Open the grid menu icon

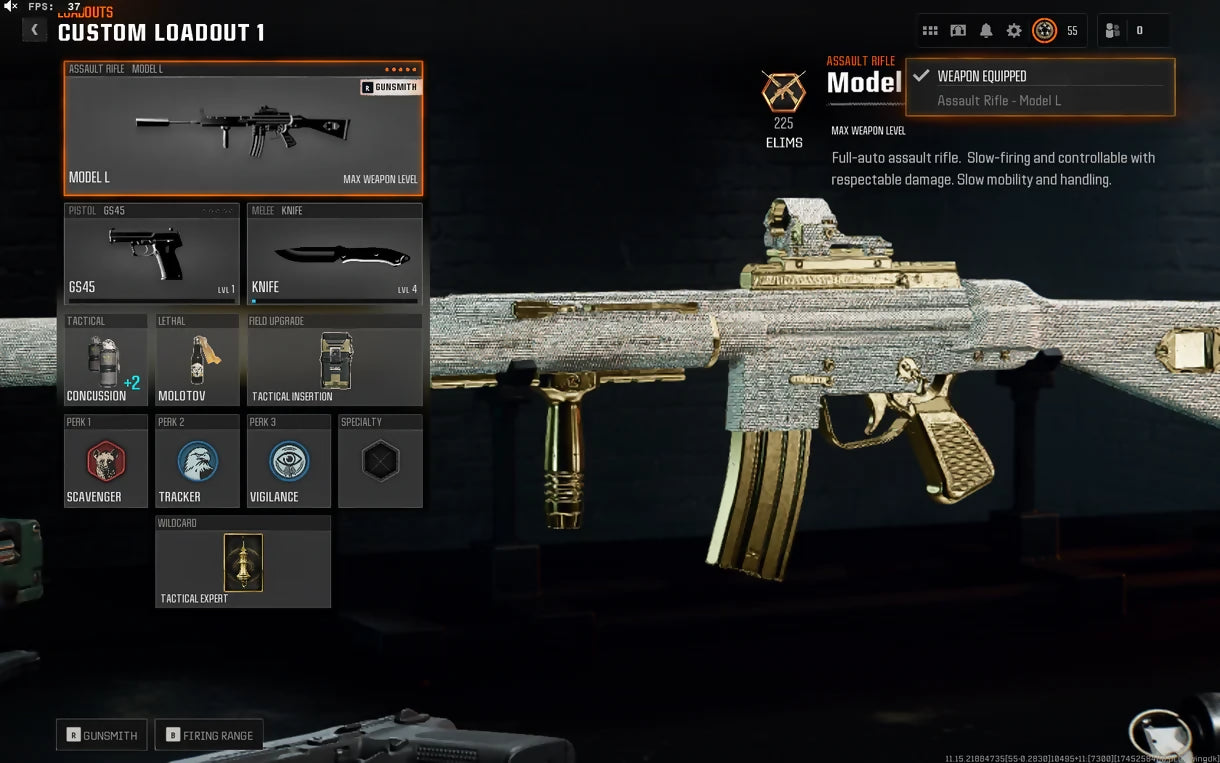click(930, 31)
